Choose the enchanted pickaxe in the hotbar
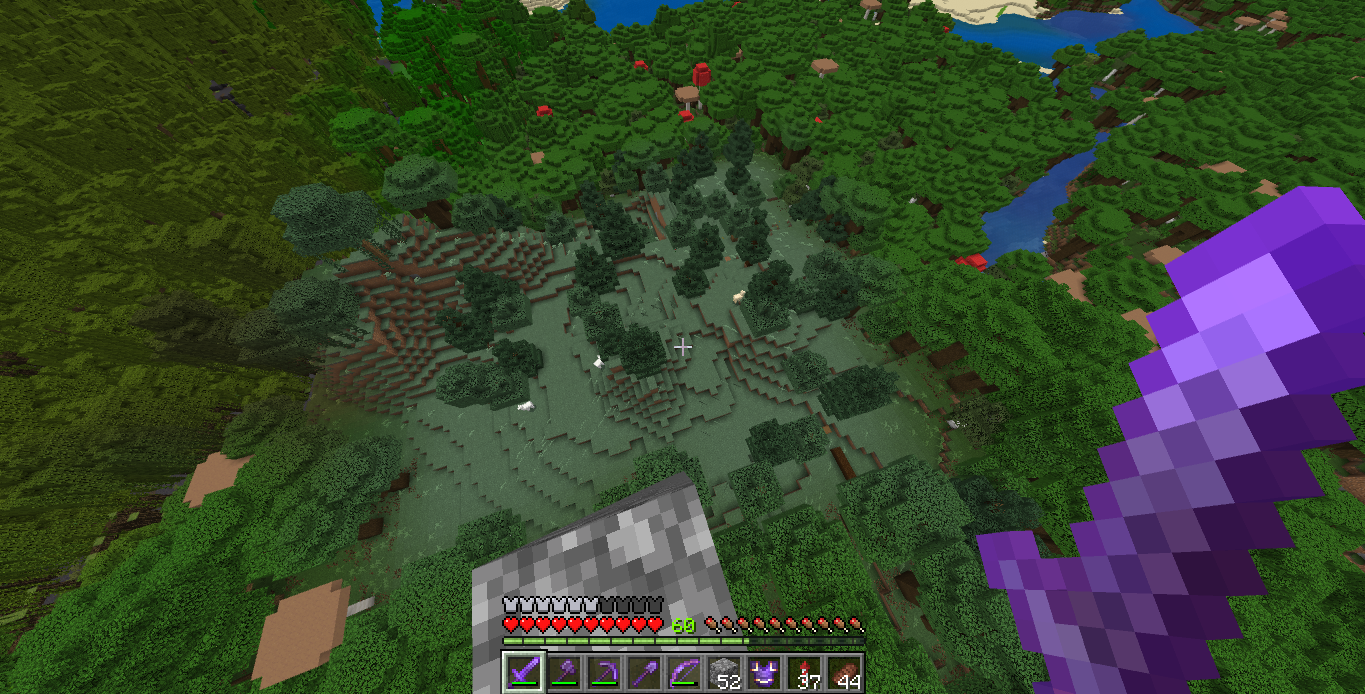This screenshot has height=694, width=1365. pyautogui.click(x=603, y=672)
